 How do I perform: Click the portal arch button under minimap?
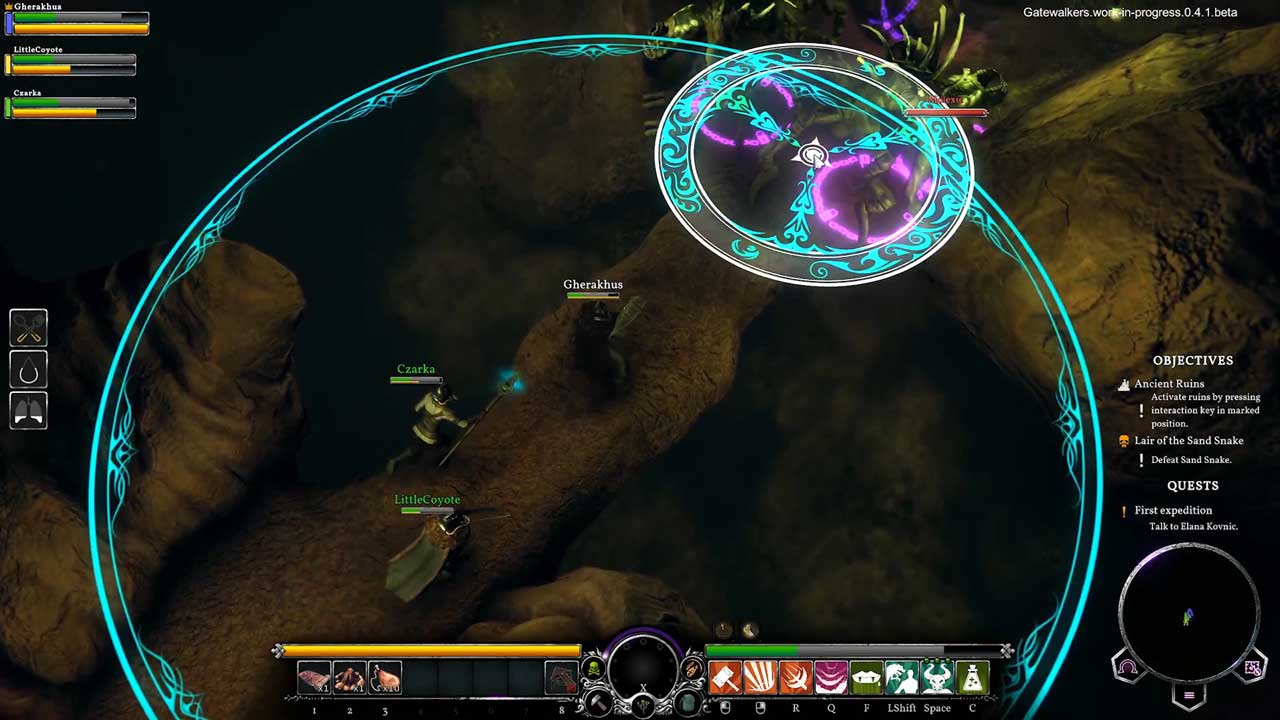tap(1127, 668)
